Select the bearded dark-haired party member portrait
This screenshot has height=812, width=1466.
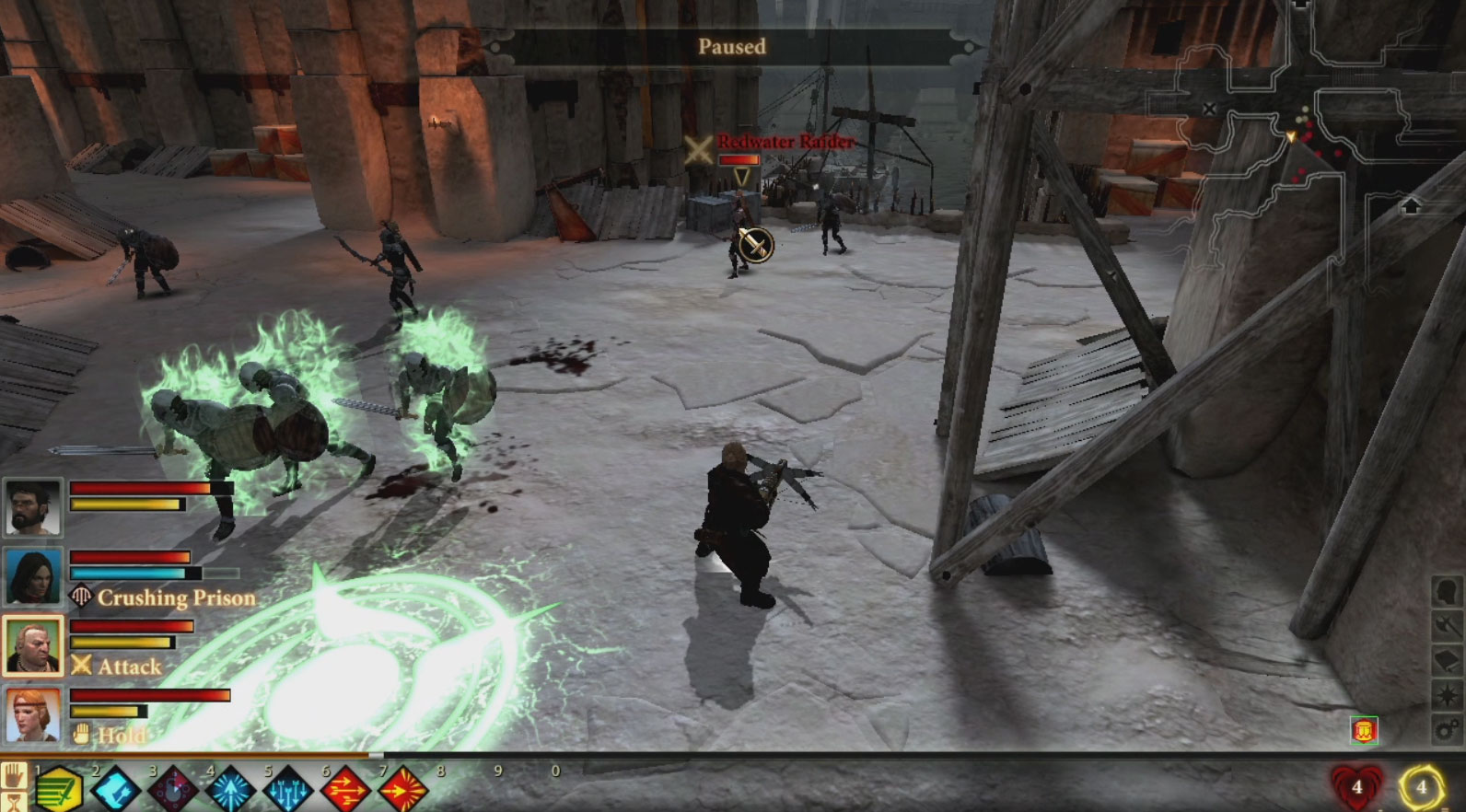point(32,506)
